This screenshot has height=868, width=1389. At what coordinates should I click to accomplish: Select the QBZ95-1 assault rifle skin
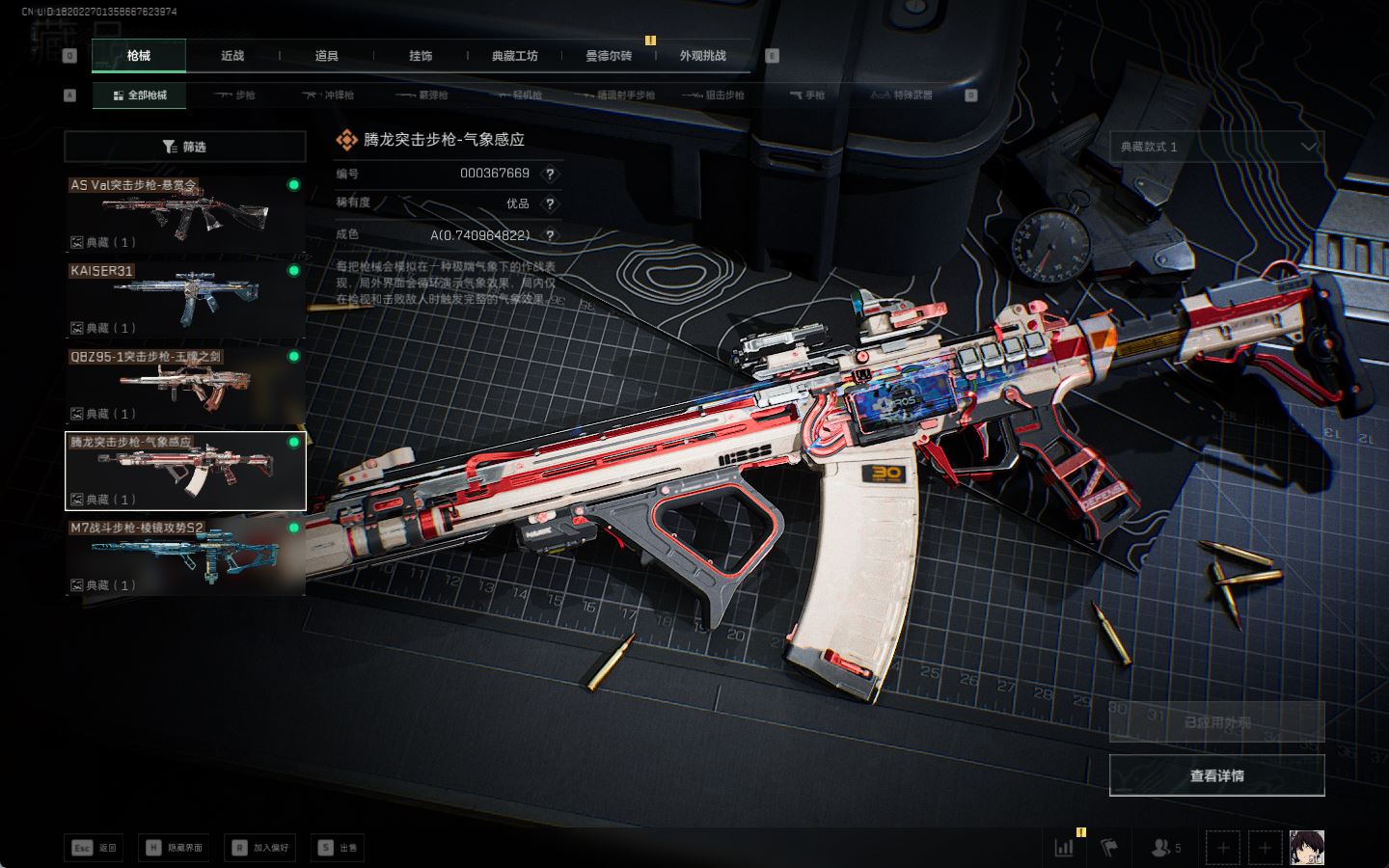click(184, 385)
